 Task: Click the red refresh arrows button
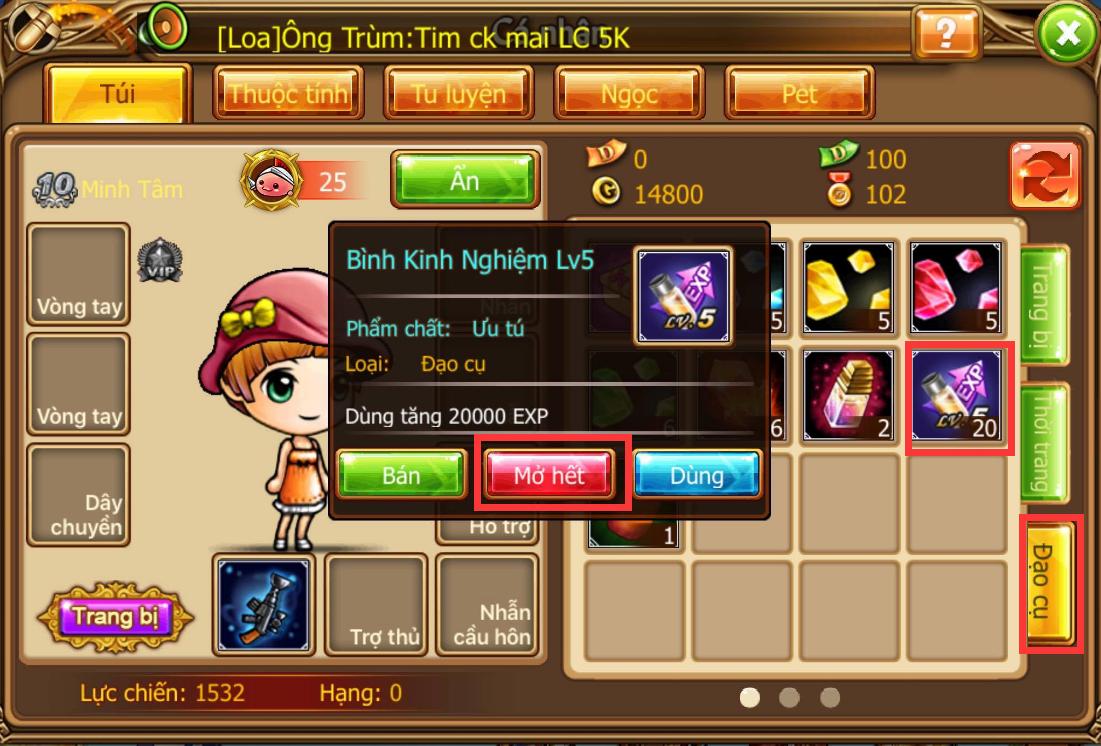click(1045, 176)
